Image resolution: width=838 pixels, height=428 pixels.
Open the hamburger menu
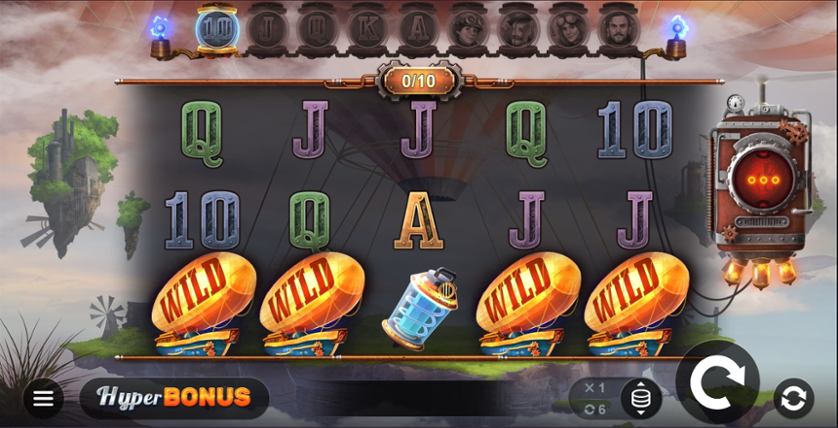pos(43,398)
